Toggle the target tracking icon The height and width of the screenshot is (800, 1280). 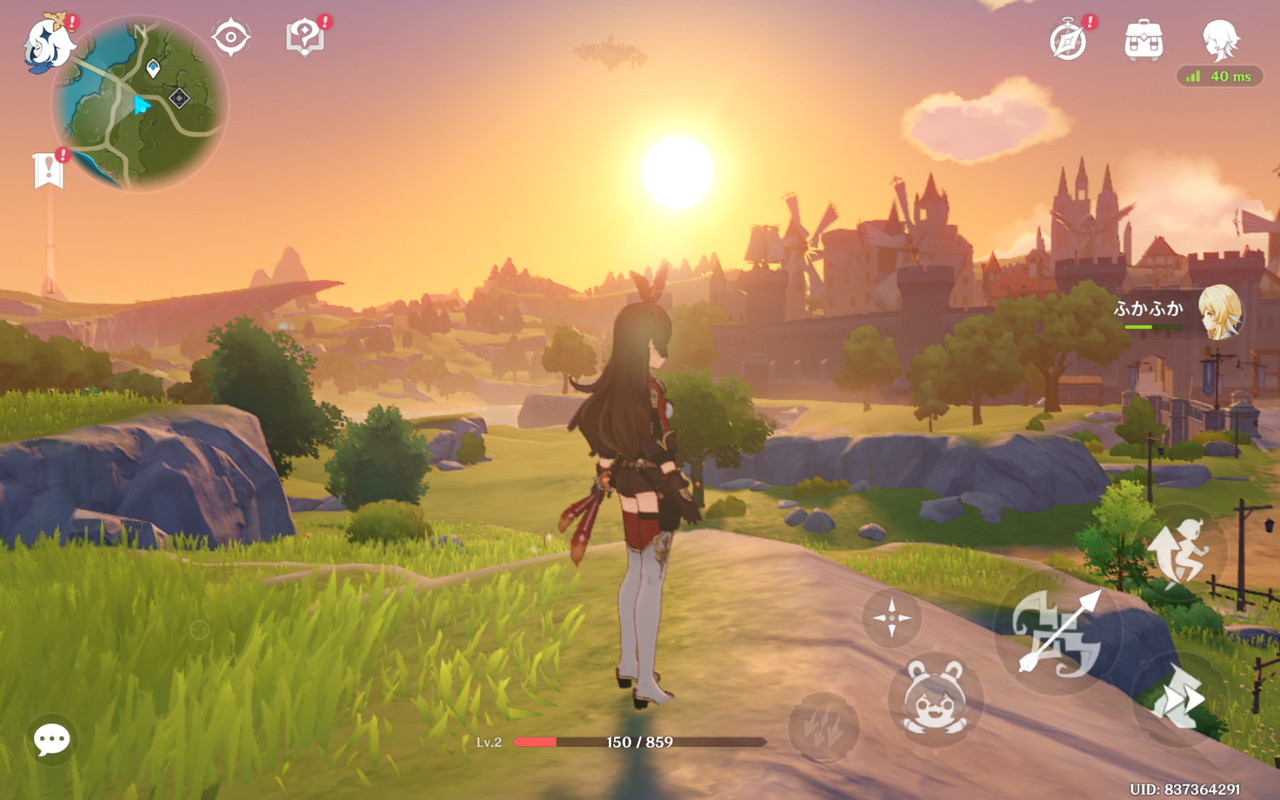(x=231, y=38)
